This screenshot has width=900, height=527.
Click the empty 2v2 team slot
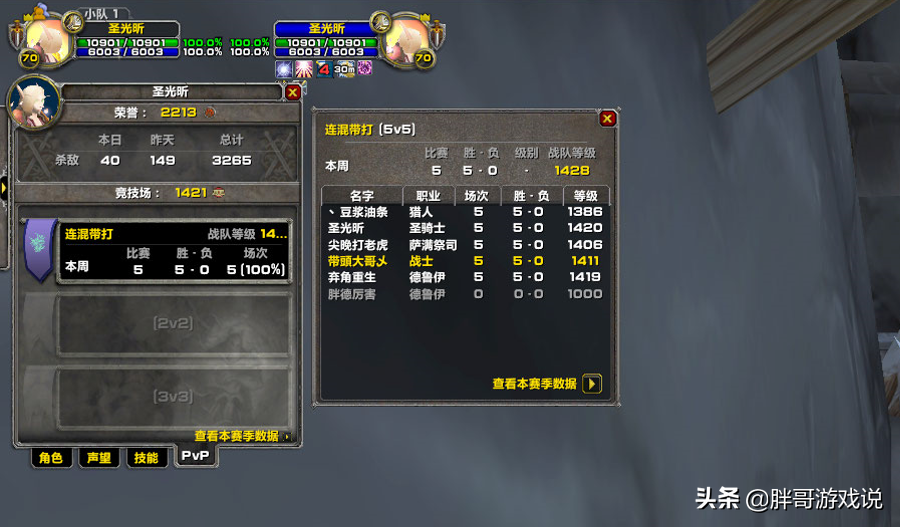coord(173,324)
